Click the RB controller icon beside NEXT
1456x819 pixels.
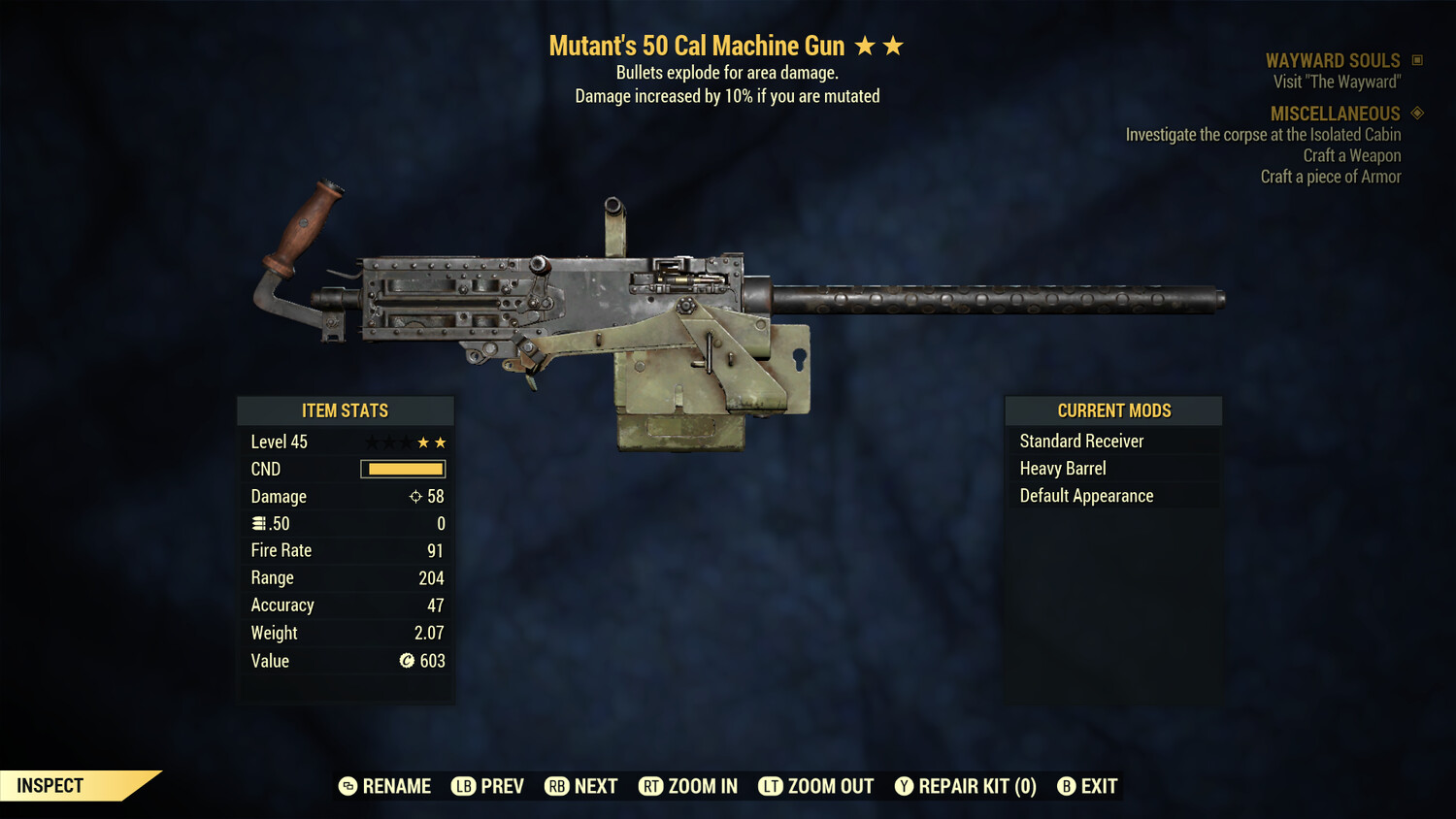tap(556, 786)
